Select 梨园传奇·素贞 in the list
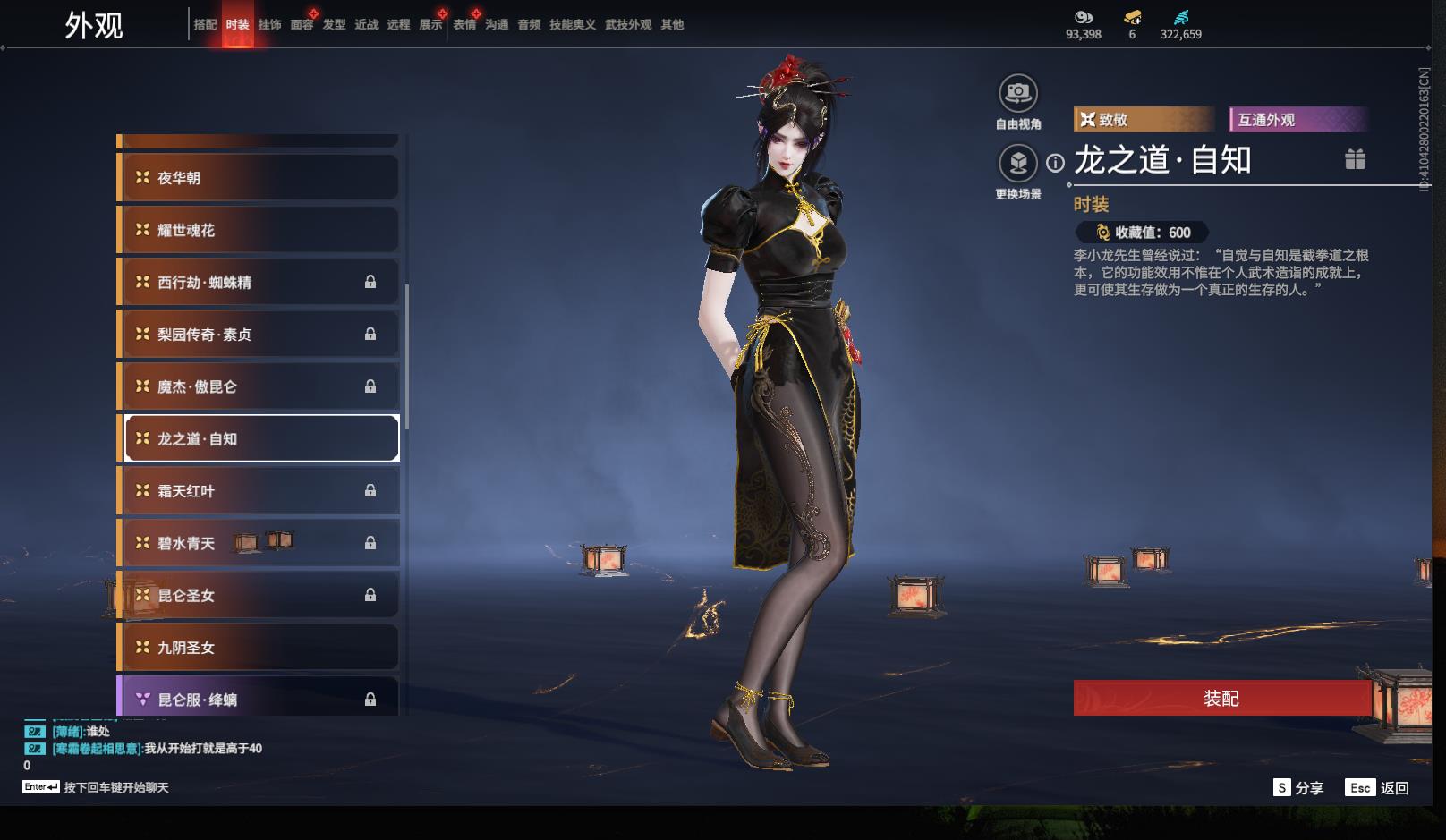The image size is (1446, 840). 259,335
